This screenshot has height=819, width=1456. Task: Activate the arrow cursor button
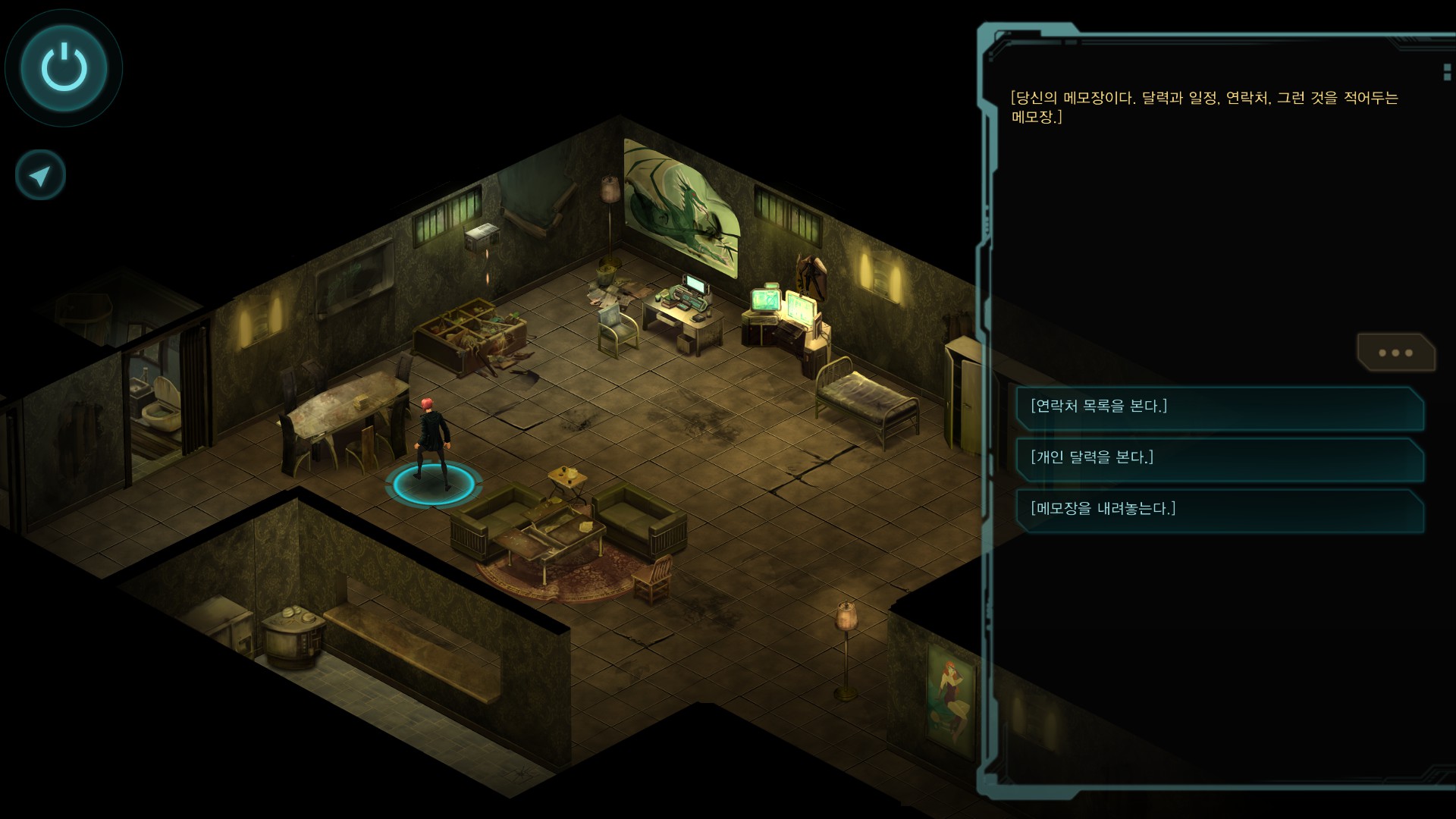(x=40, y=176)
